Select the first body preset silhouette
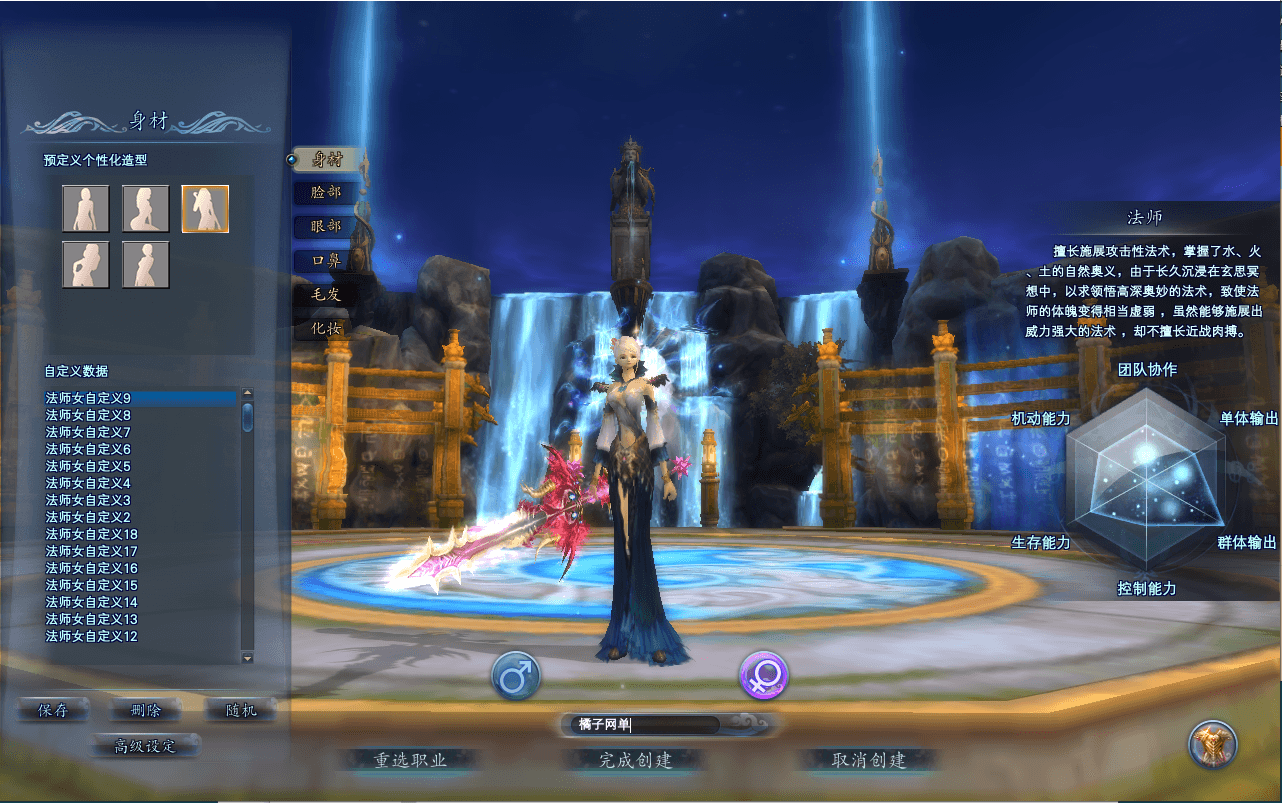Screen dimensions: 1282x803 85,207
